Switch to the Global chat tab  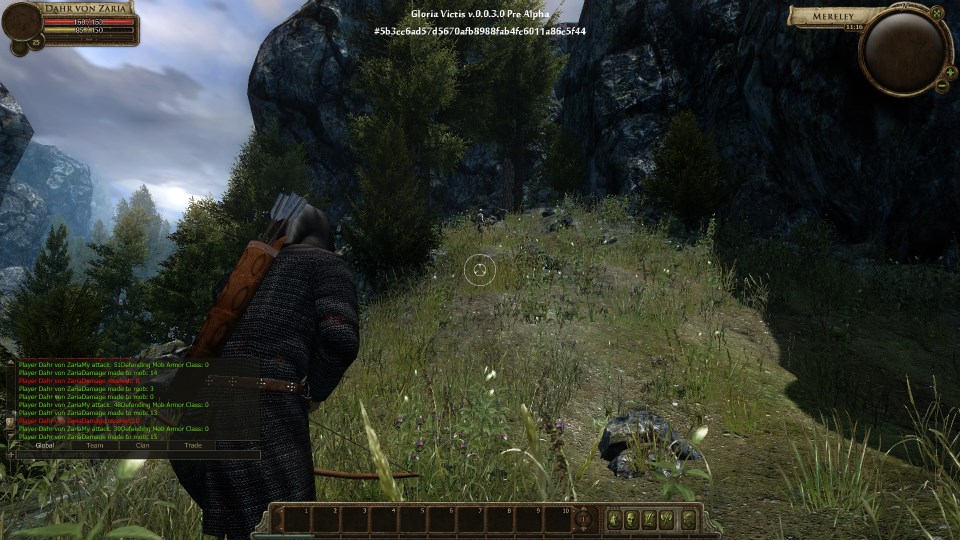tap(44, 445)
